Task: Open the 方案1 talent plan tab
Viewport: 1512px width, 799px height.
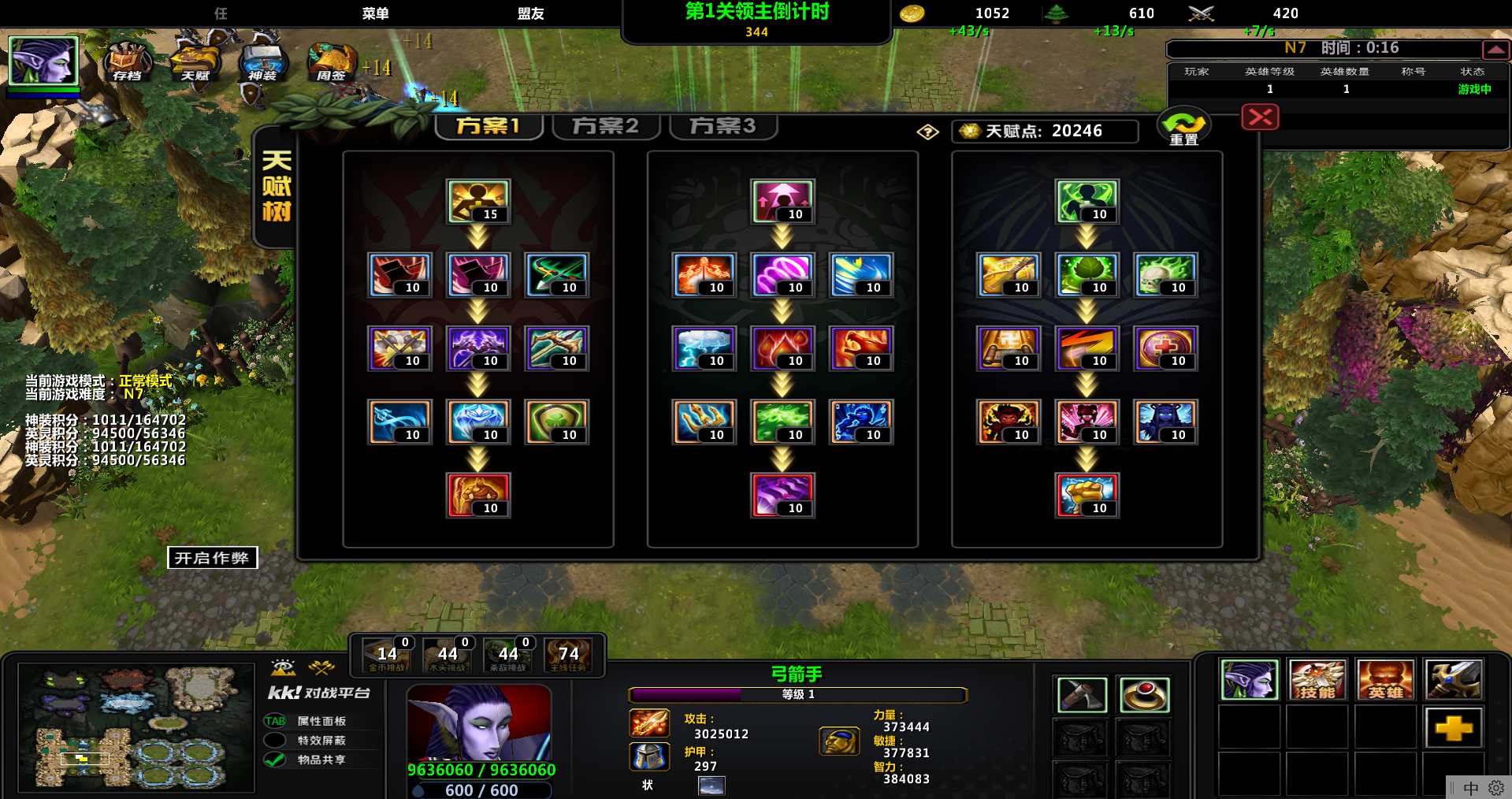Action: coord(489,126)
